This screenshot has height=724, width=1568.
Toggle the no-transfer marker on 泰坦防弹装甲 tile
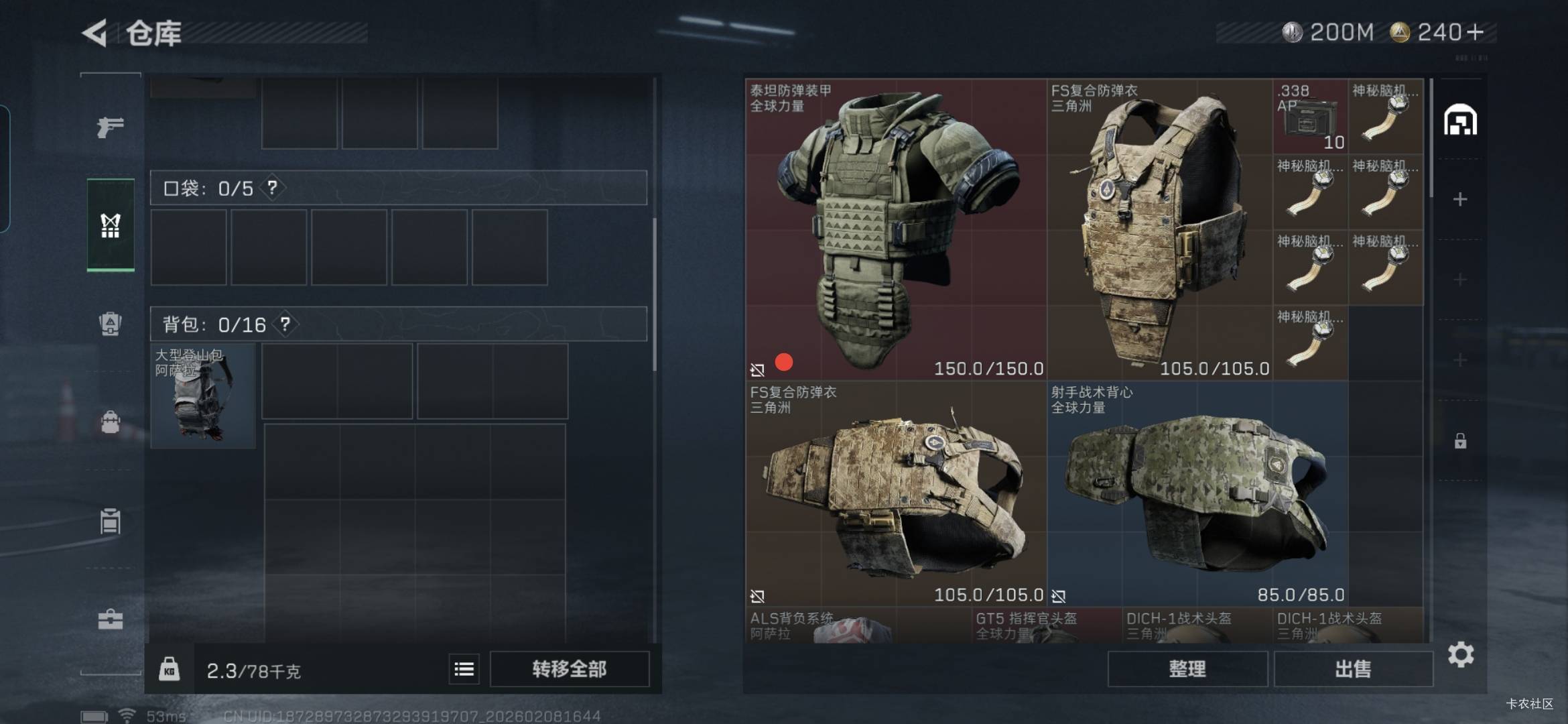coord(757,369)
